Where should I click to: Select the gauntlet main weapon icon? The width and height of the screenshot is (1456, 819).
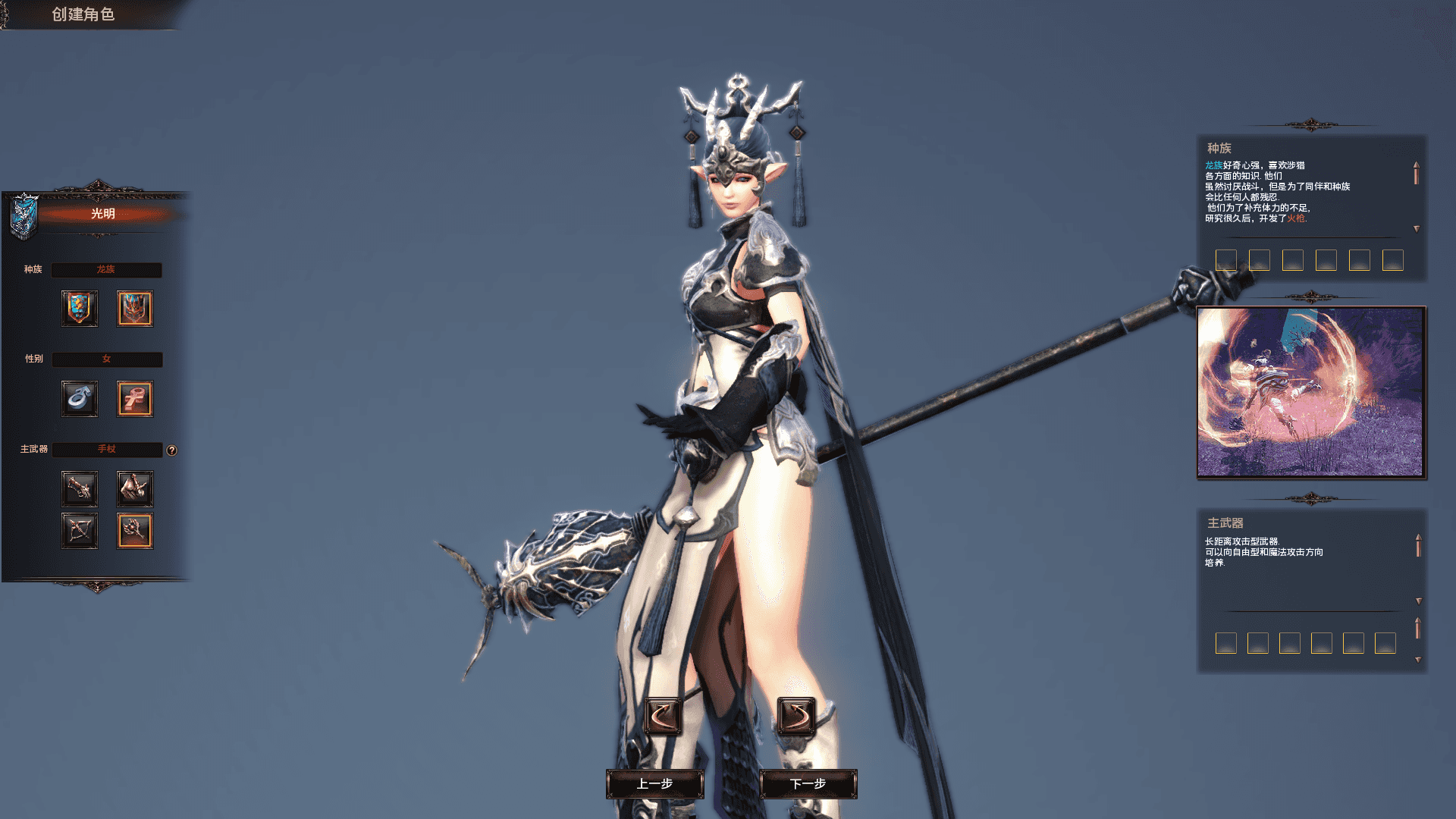click(x=135, y=489)
